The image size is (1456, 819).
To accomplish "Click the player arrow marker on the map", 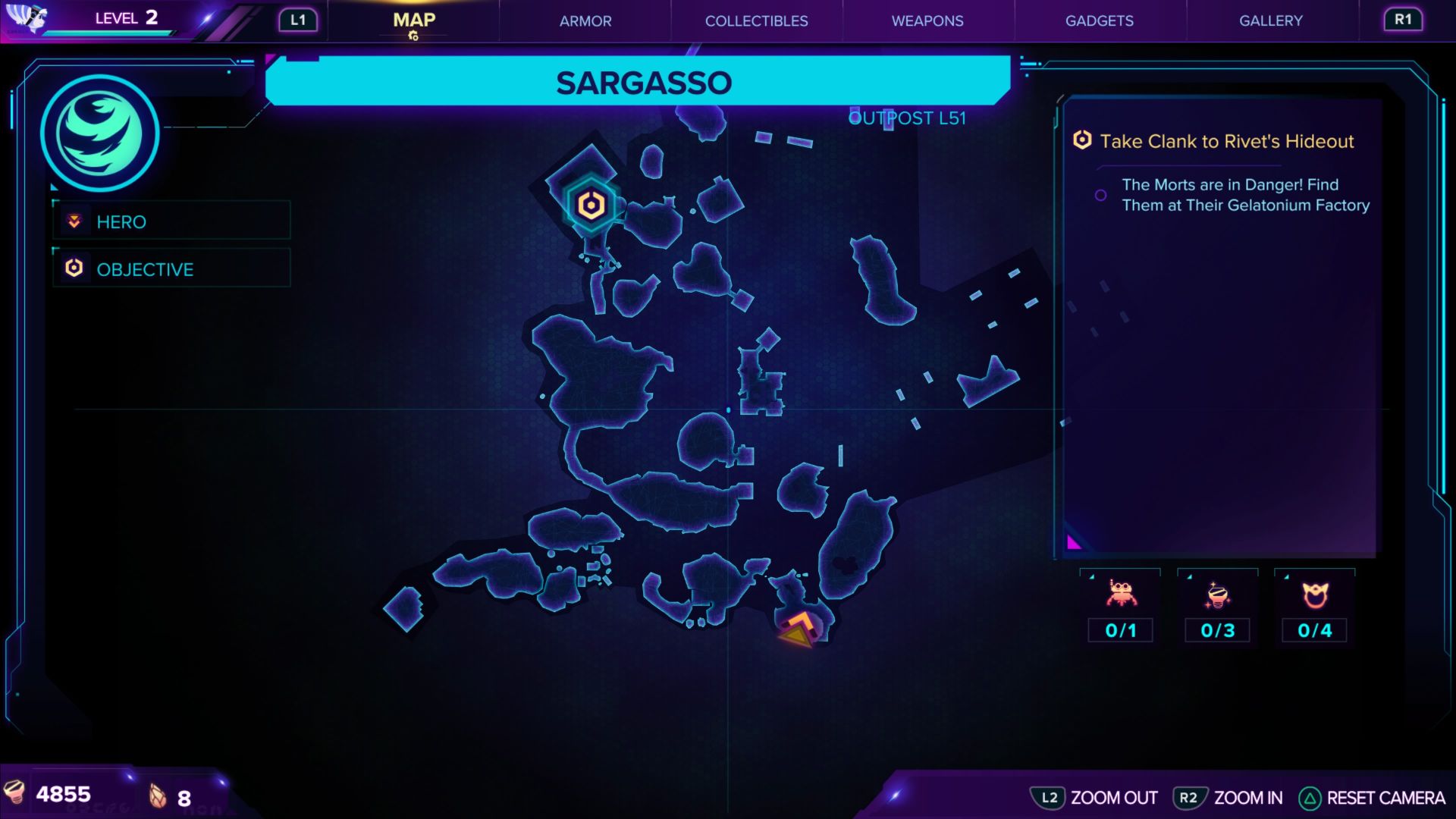I will point(795,628).
